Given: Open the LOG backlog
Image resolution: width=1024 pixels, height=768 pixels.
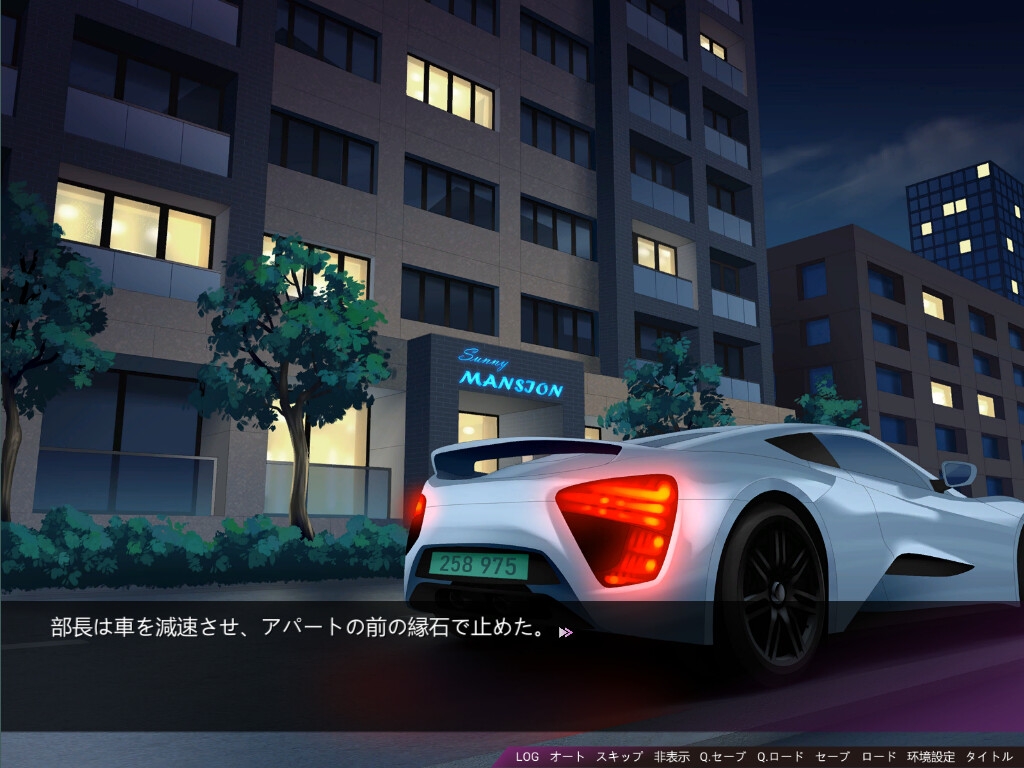Looking at the screenshot, I should [x=527, y=757].
